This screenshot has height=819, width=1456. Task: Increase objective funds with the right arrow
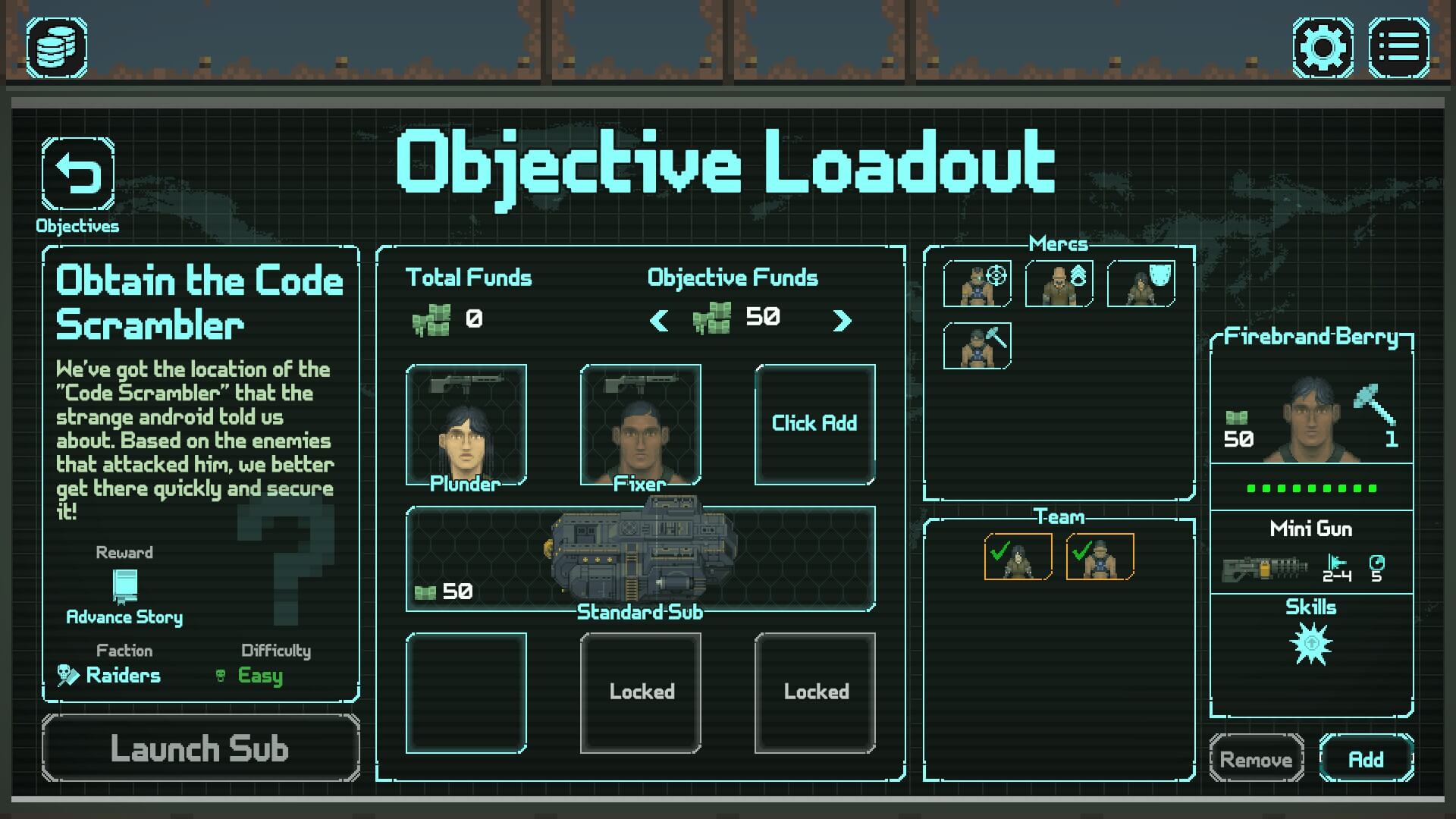842,320
